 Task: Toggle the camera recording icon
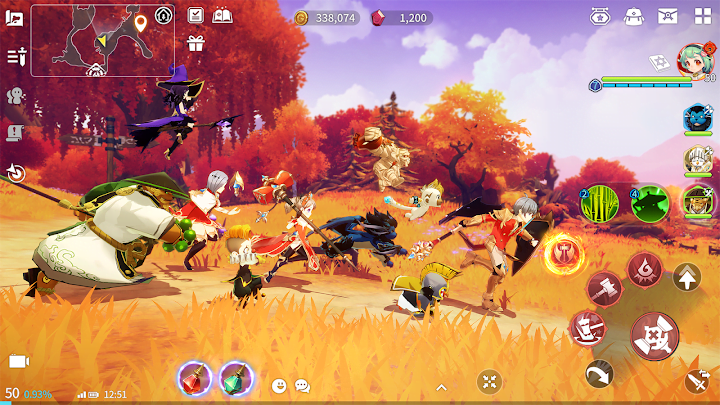18,361
